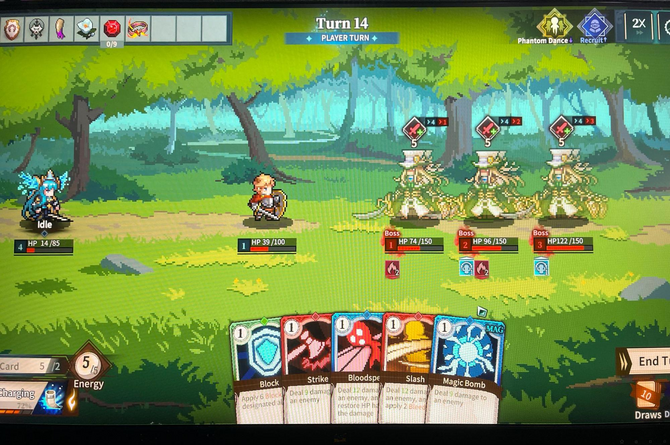Inspect the red ring relic
The width and height of the screenshot is (670, 445).
[138, 28]
